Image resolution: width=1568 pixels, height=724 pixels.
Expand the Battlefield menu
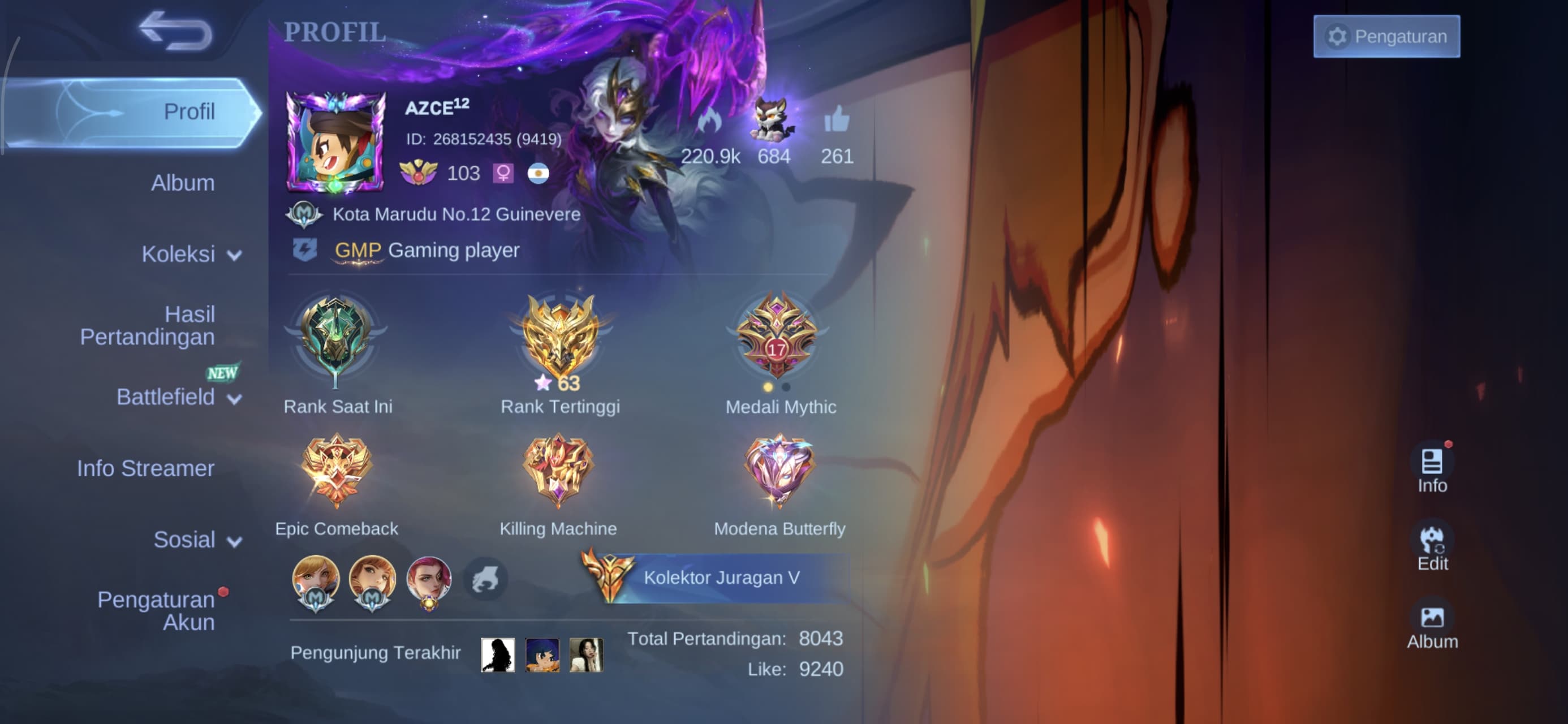click(178, 397)
